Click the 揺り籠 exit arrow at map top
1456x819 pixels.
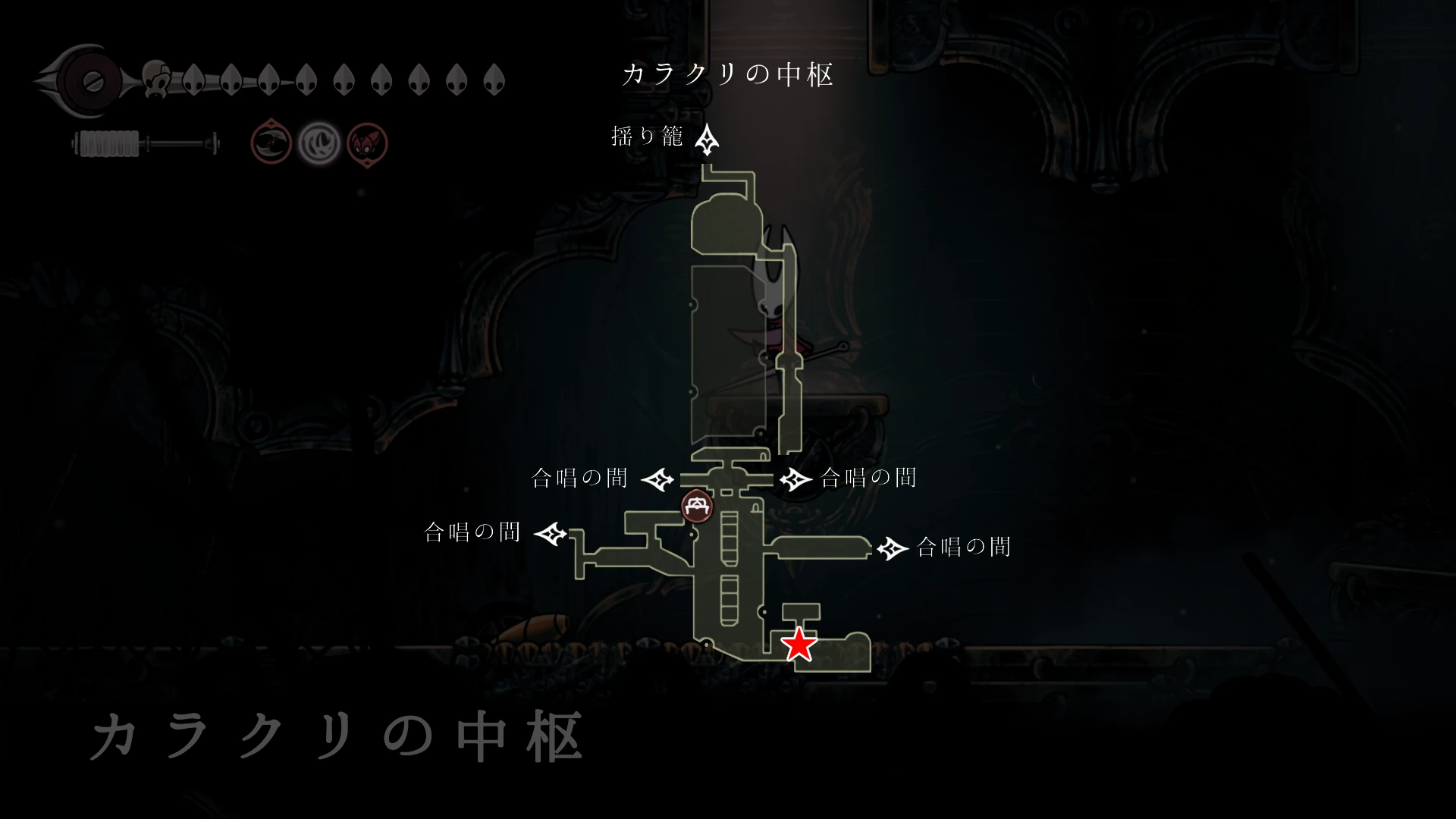(x=708, y=140)
